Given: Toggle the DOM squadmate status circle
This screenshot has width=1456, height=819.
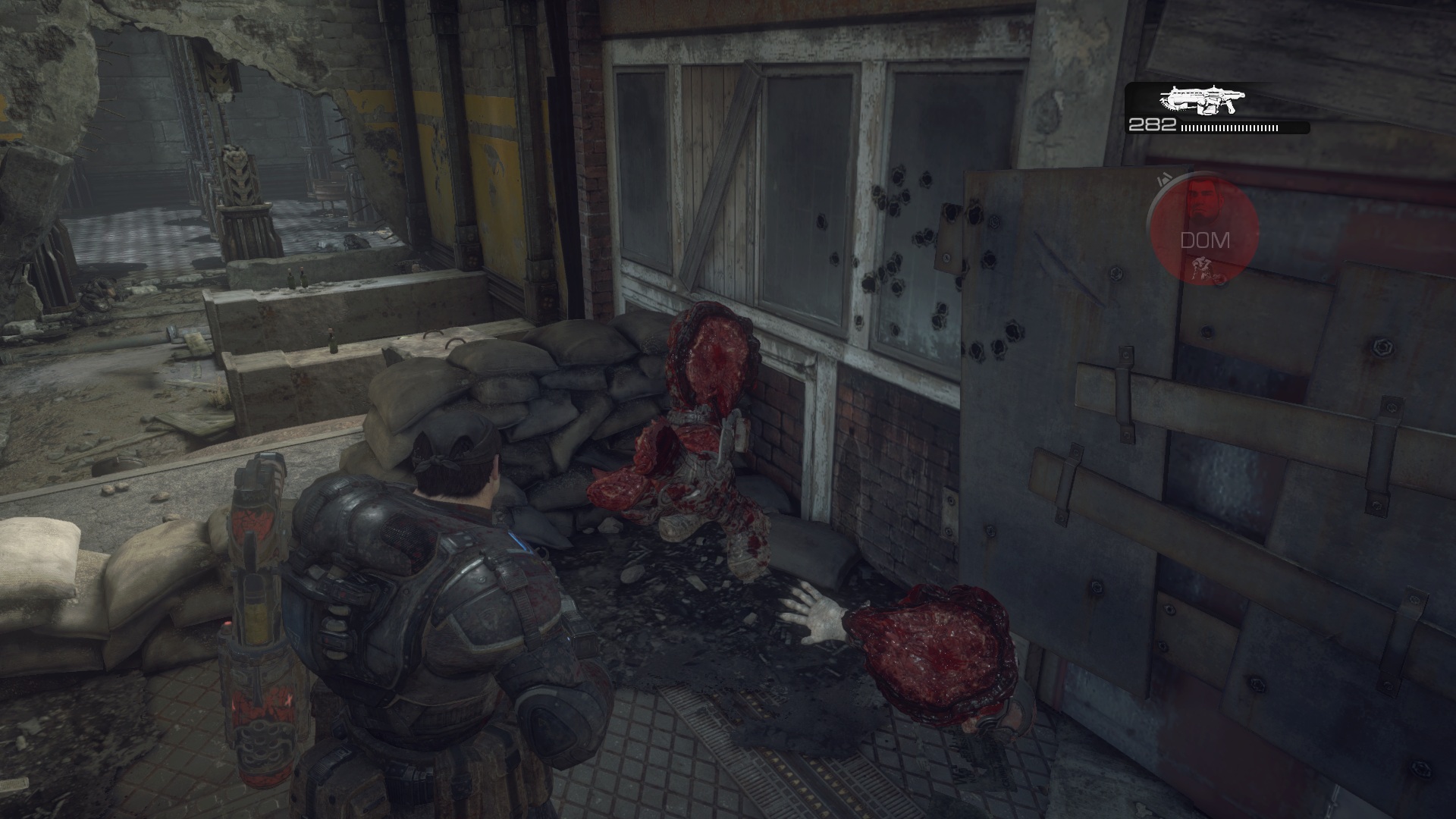Looking at the screenshot, I should pyautogui.click(x=1206, y=227).
